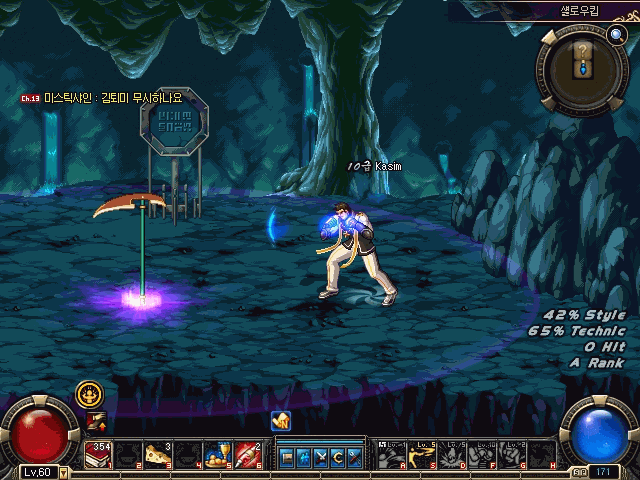Image resolution: width=640 pixels, height=480 pixels.
Task: Use the red book item with 354 count
Action: [x=98, y=455]
